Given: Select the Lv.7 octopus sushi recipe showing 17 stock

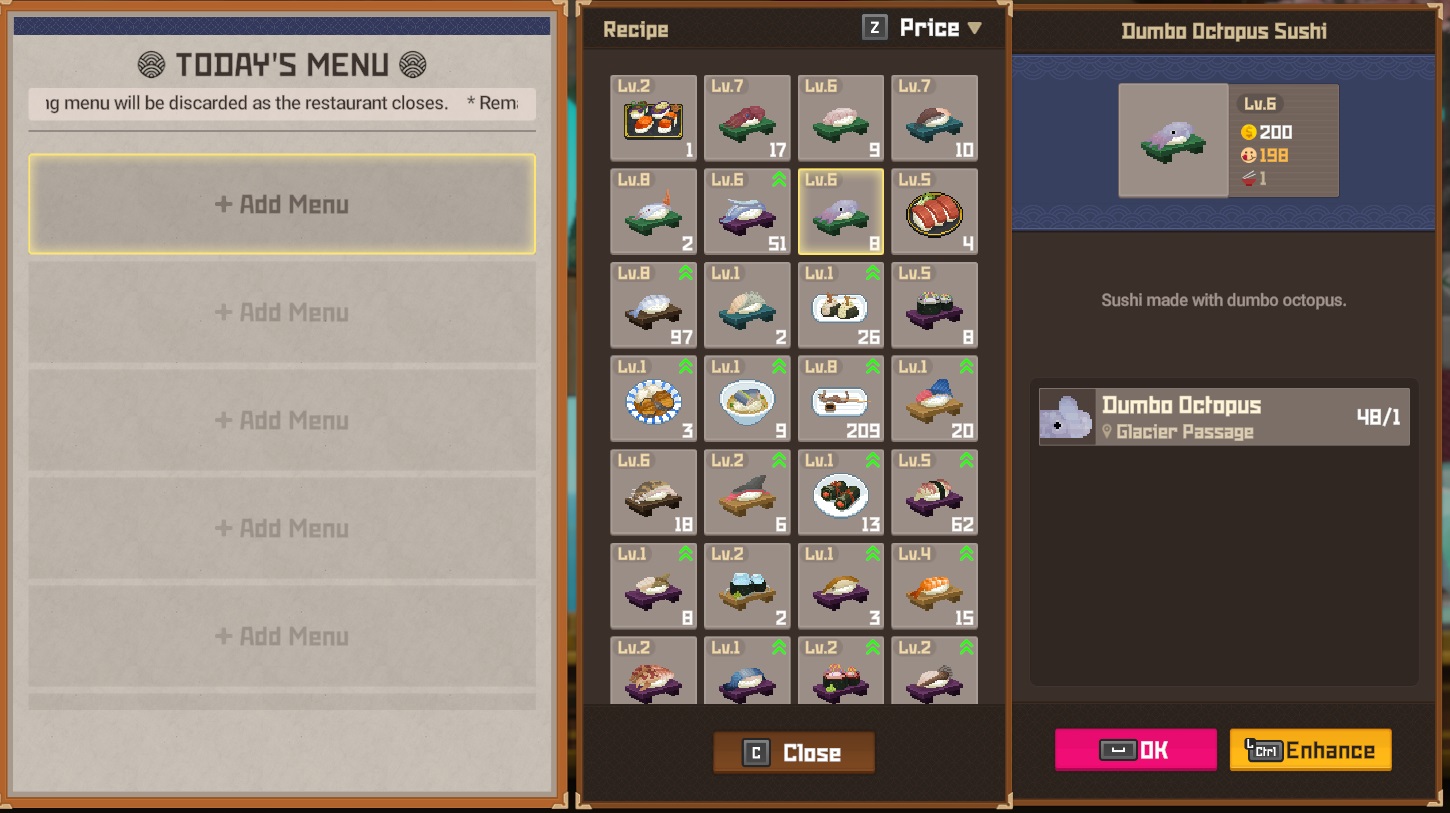Looking at the screenshot, I should coord(747,119).
